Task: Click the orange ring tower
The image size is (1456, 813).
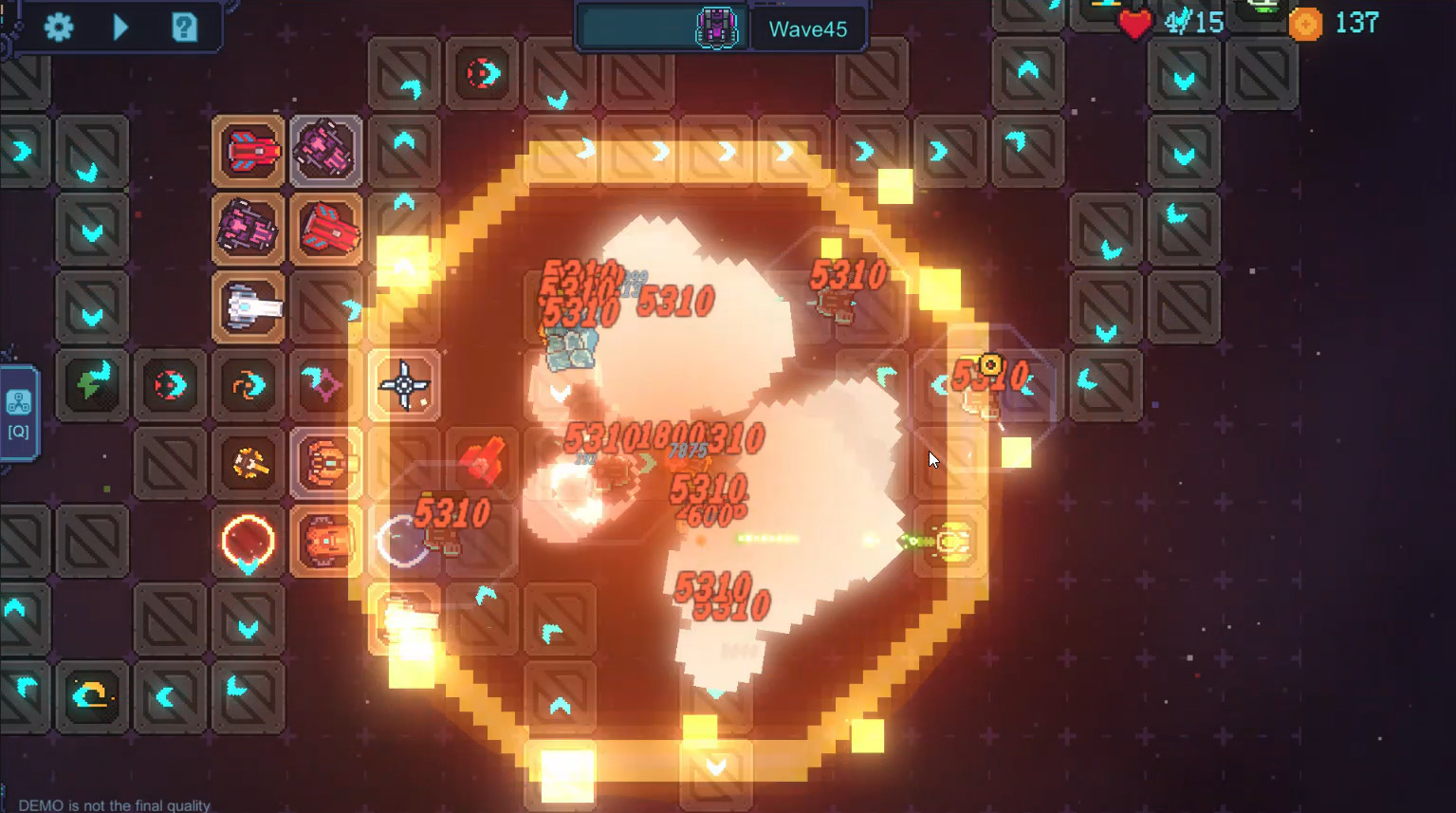Action: click(x=248, y=541)
